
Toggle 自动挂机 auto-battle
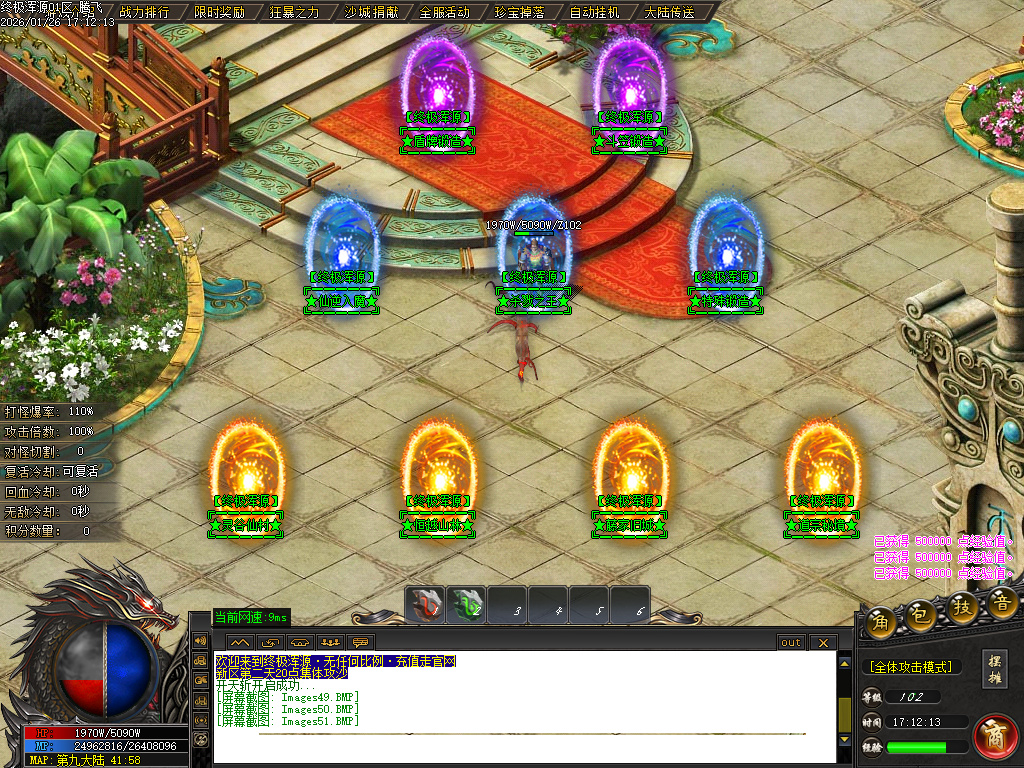pos(594,12)
